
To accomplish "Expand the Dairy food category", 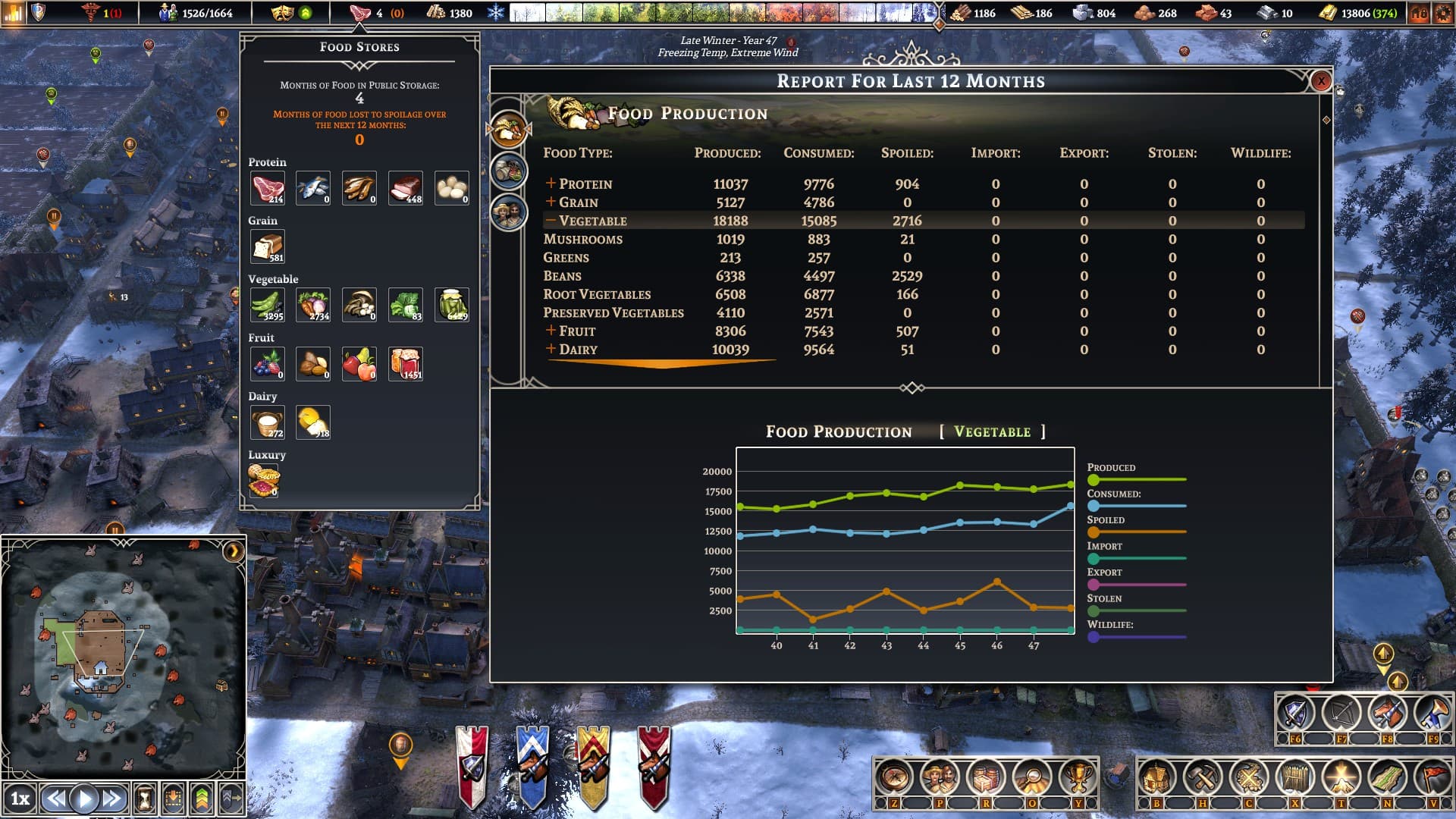I will (551, 349).
